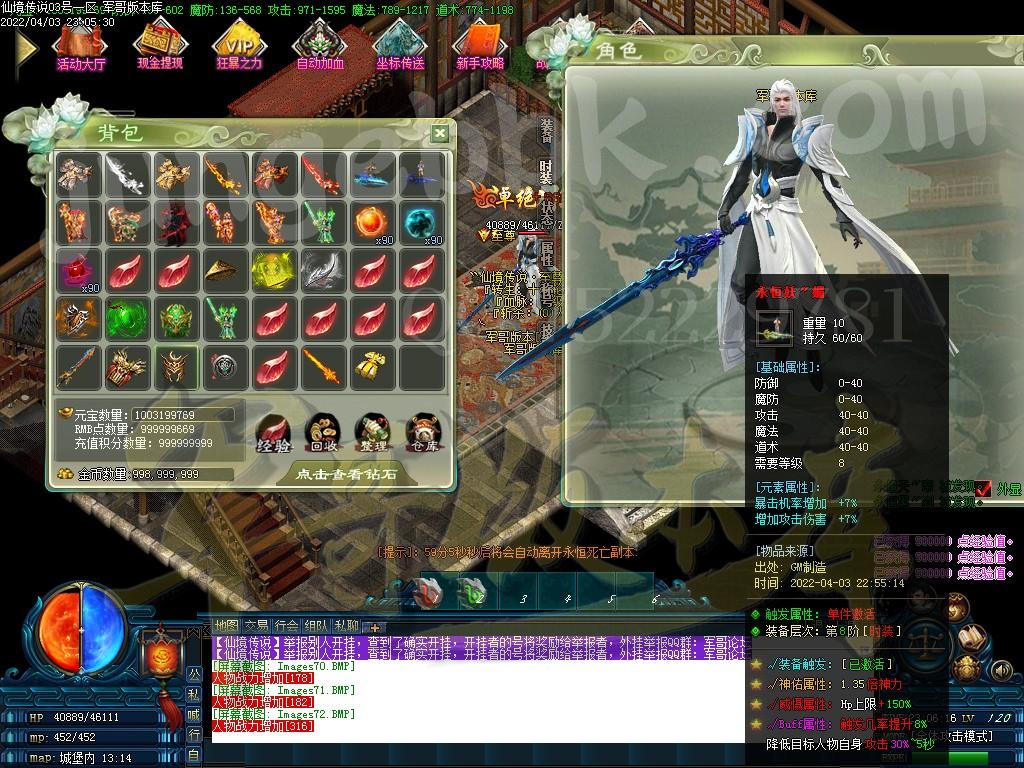
Task: Open the 现金提现 cash withdrawal icon
Action: [x=160, y=47]
